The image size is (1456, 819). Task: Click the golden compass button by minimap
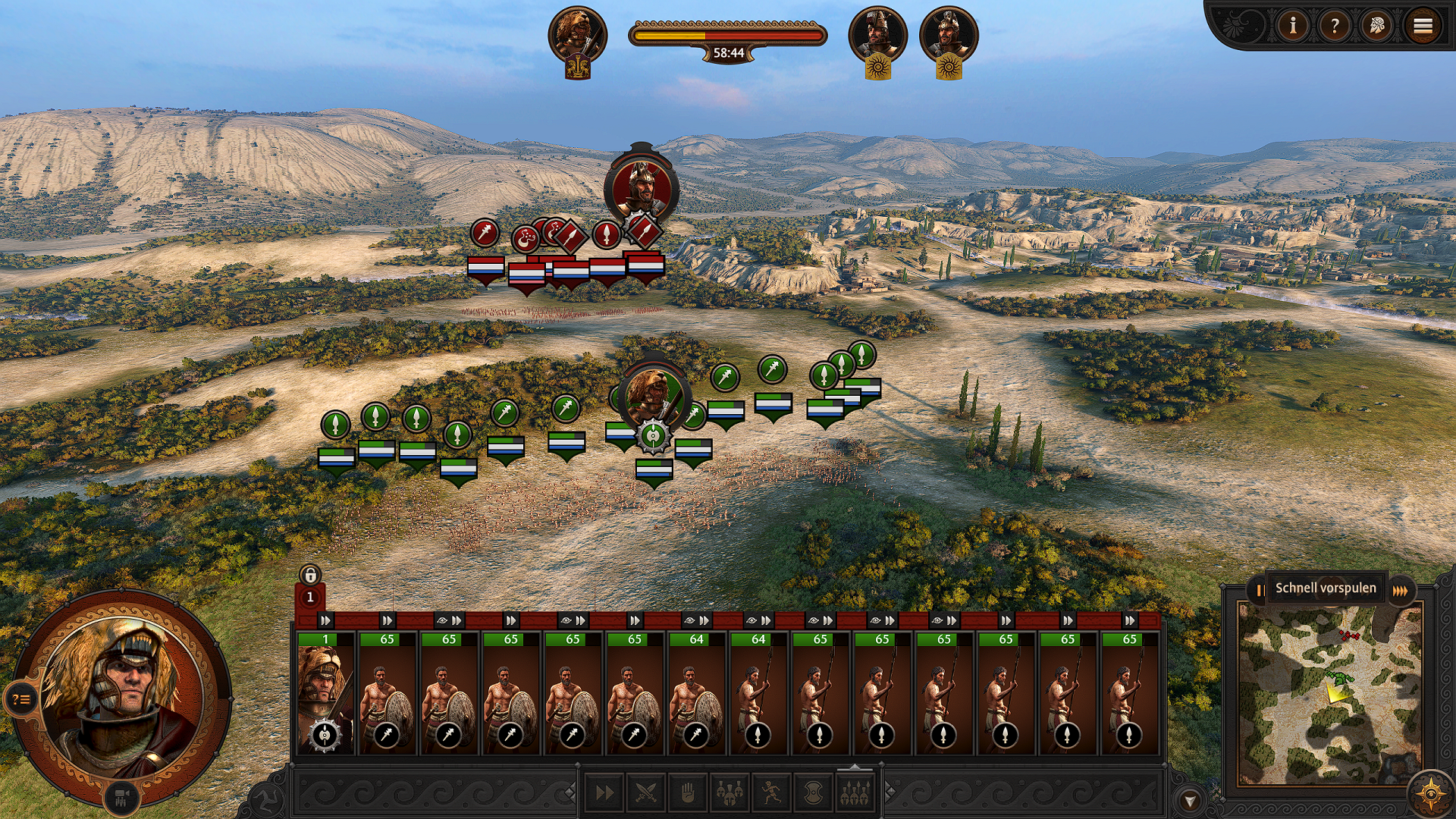pos(1430,793)
